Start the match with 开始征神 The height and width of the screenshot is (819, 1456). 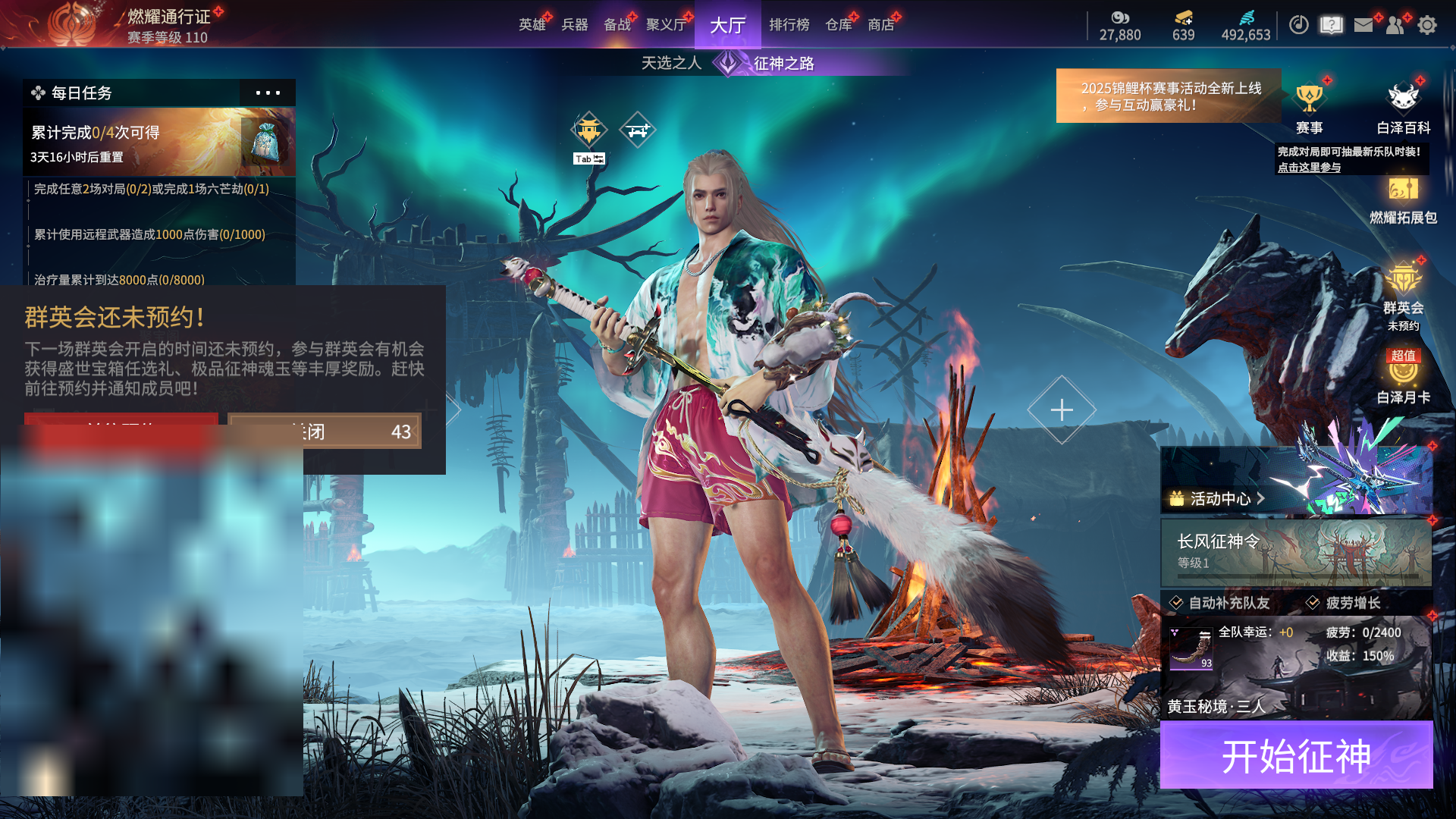[x=1296, y=755]
